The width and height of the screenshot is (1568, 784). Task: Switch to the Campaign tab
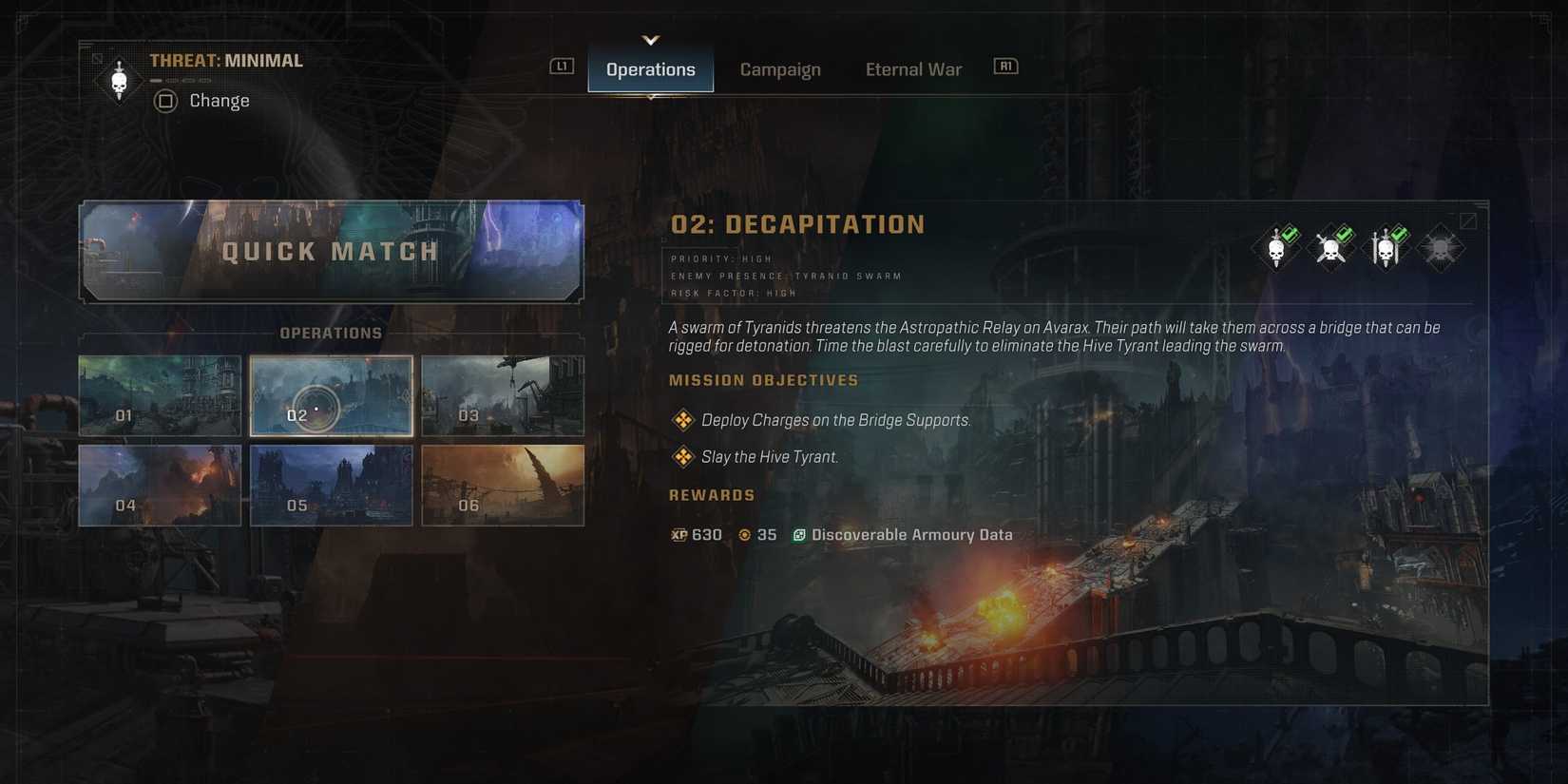point(780,68)
